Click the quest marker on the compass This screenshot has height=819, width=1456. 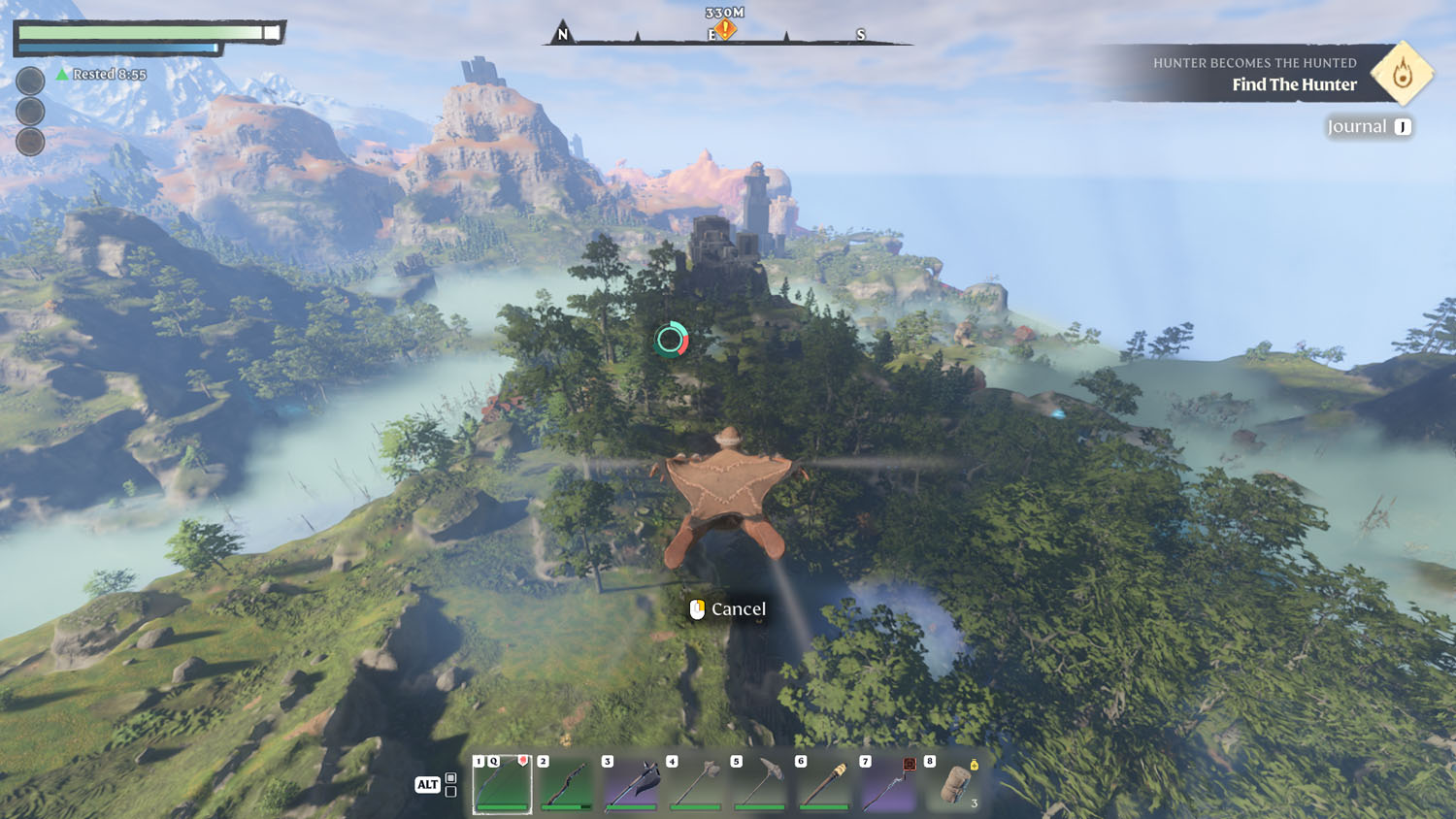(725, 30)
